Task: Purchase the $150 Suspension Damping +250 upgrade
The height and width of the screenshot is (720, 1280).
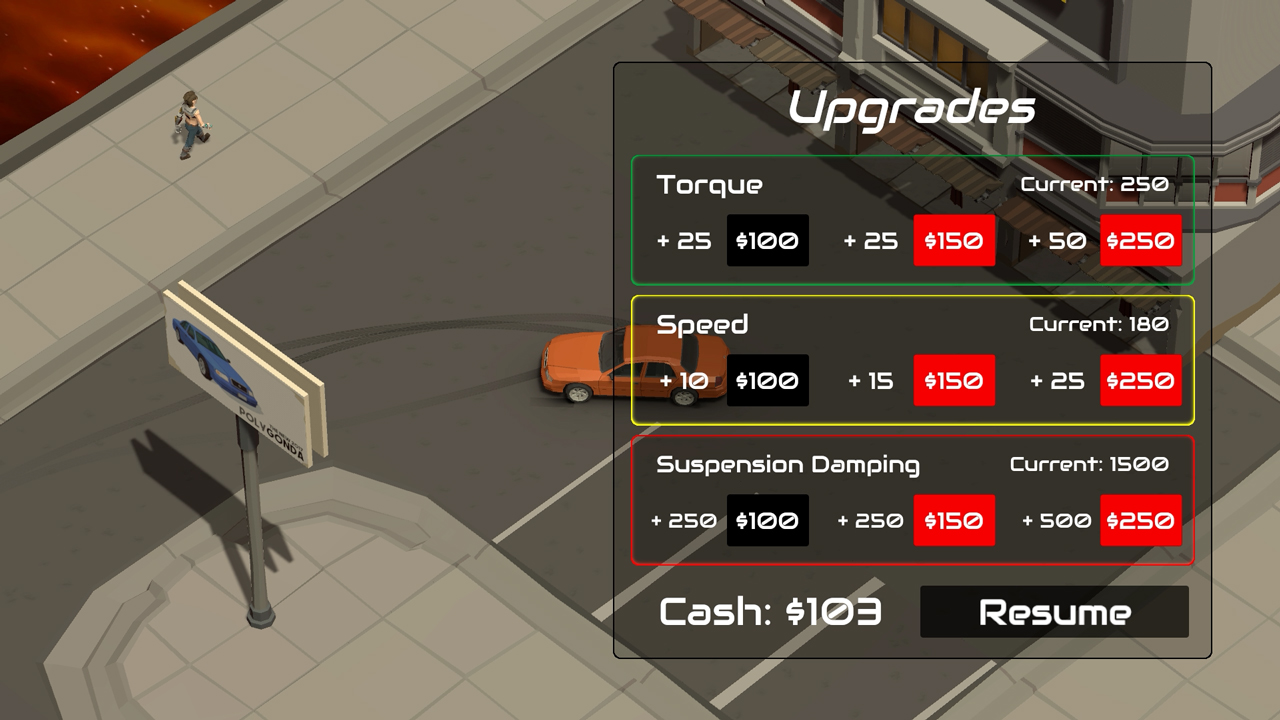Action: 954,520
